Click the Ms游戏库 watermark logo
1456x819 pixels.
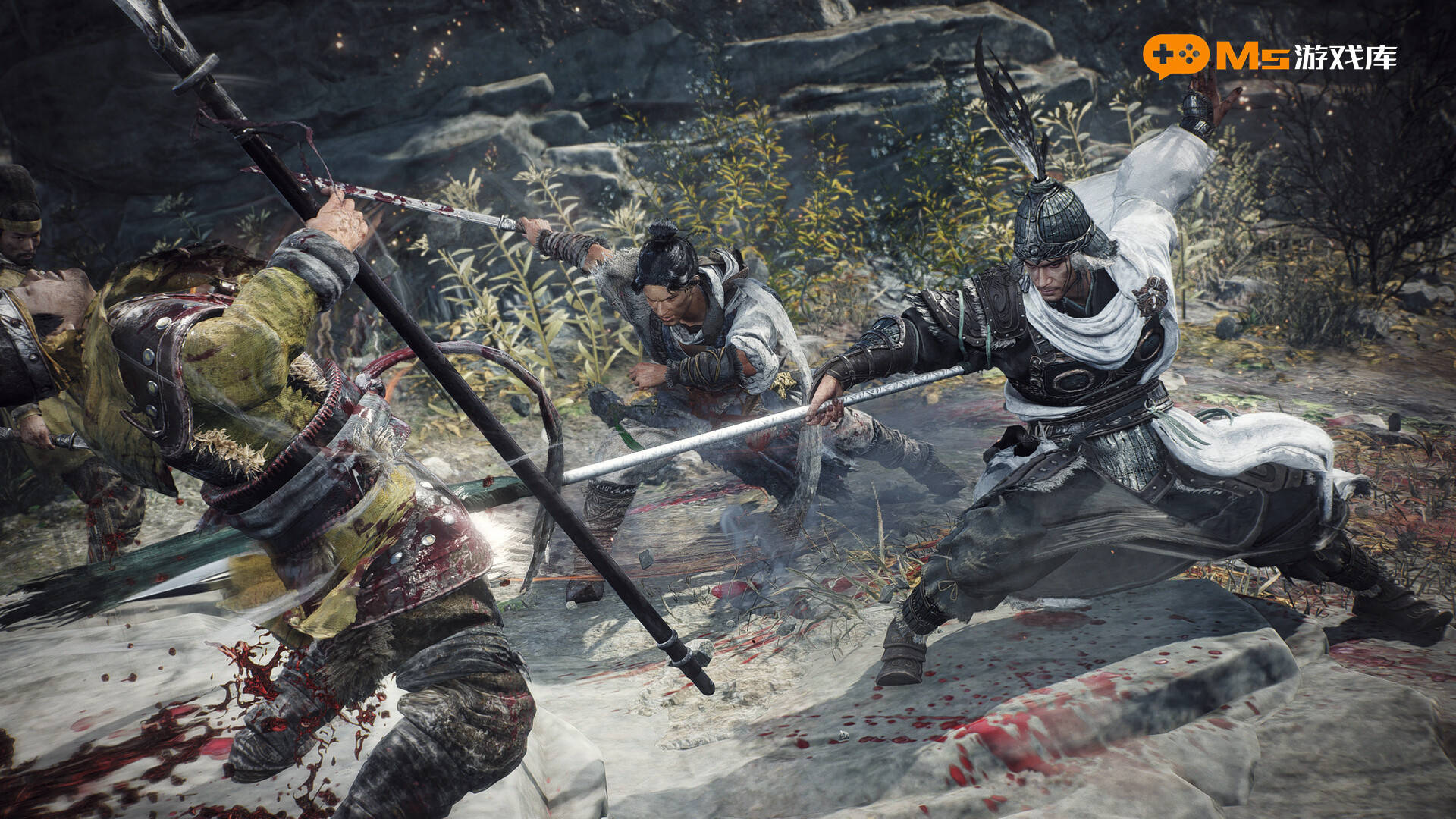click(x=1269, y=56)
